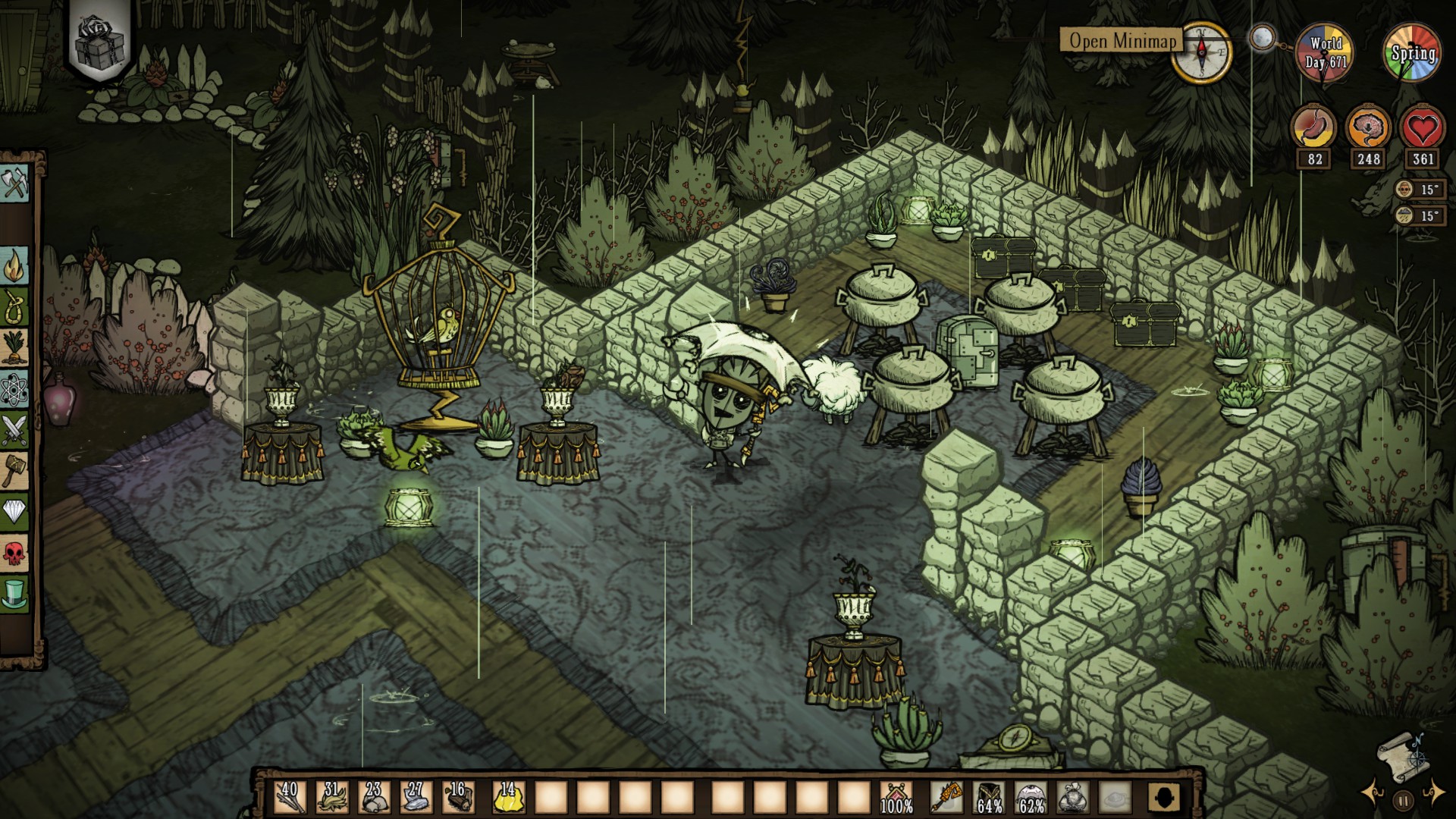Open the Structures hammer tab
Viewport: 1456px width, 819px height.
pos(14,471)
